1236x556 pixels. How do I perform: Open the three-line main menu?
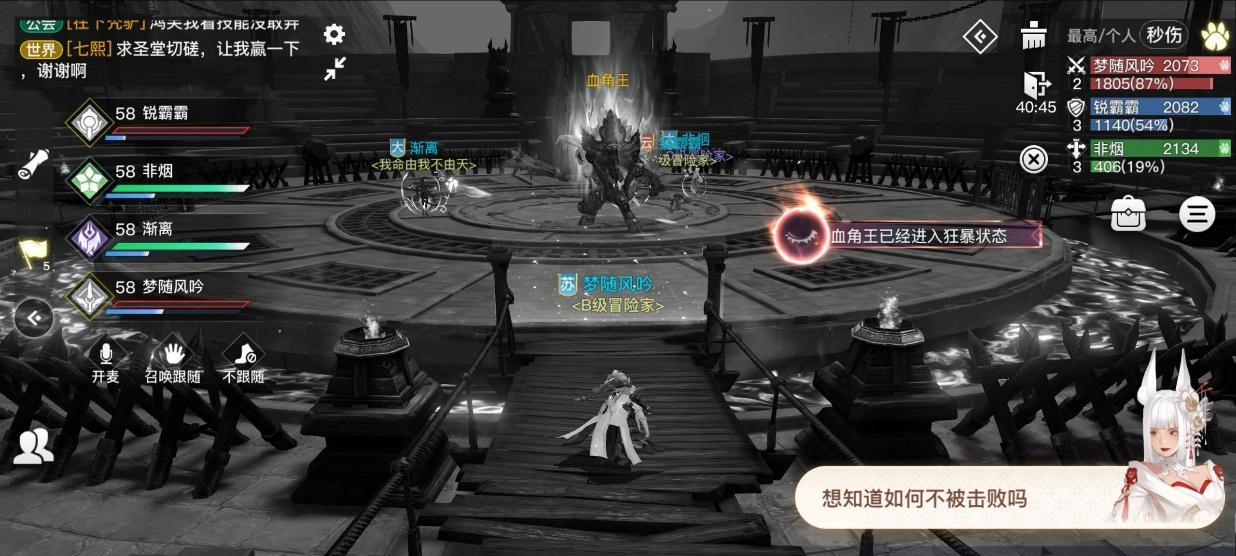click(x=1195, y=214)
